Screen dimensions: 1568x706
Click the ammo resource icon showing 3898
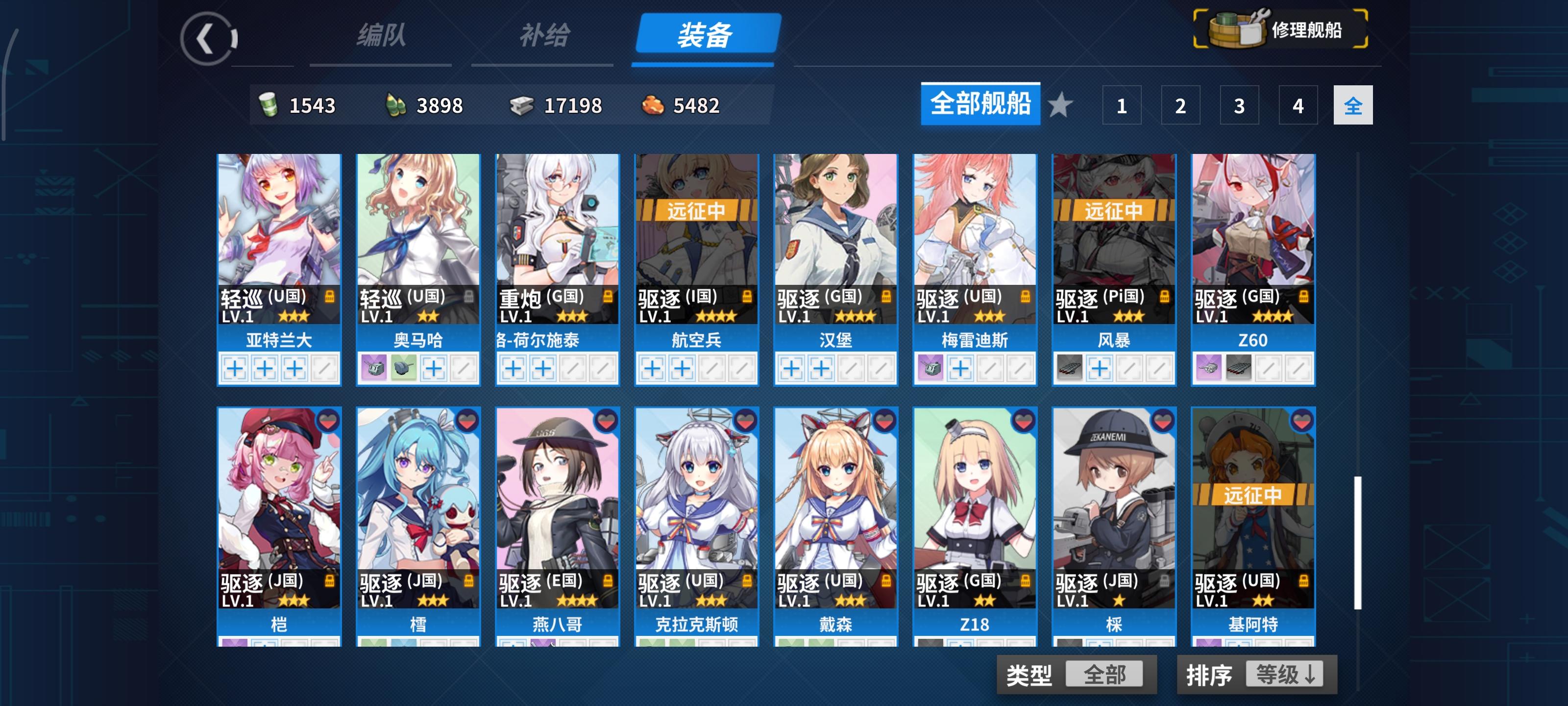pyautogui.click(x=394, y=105)
